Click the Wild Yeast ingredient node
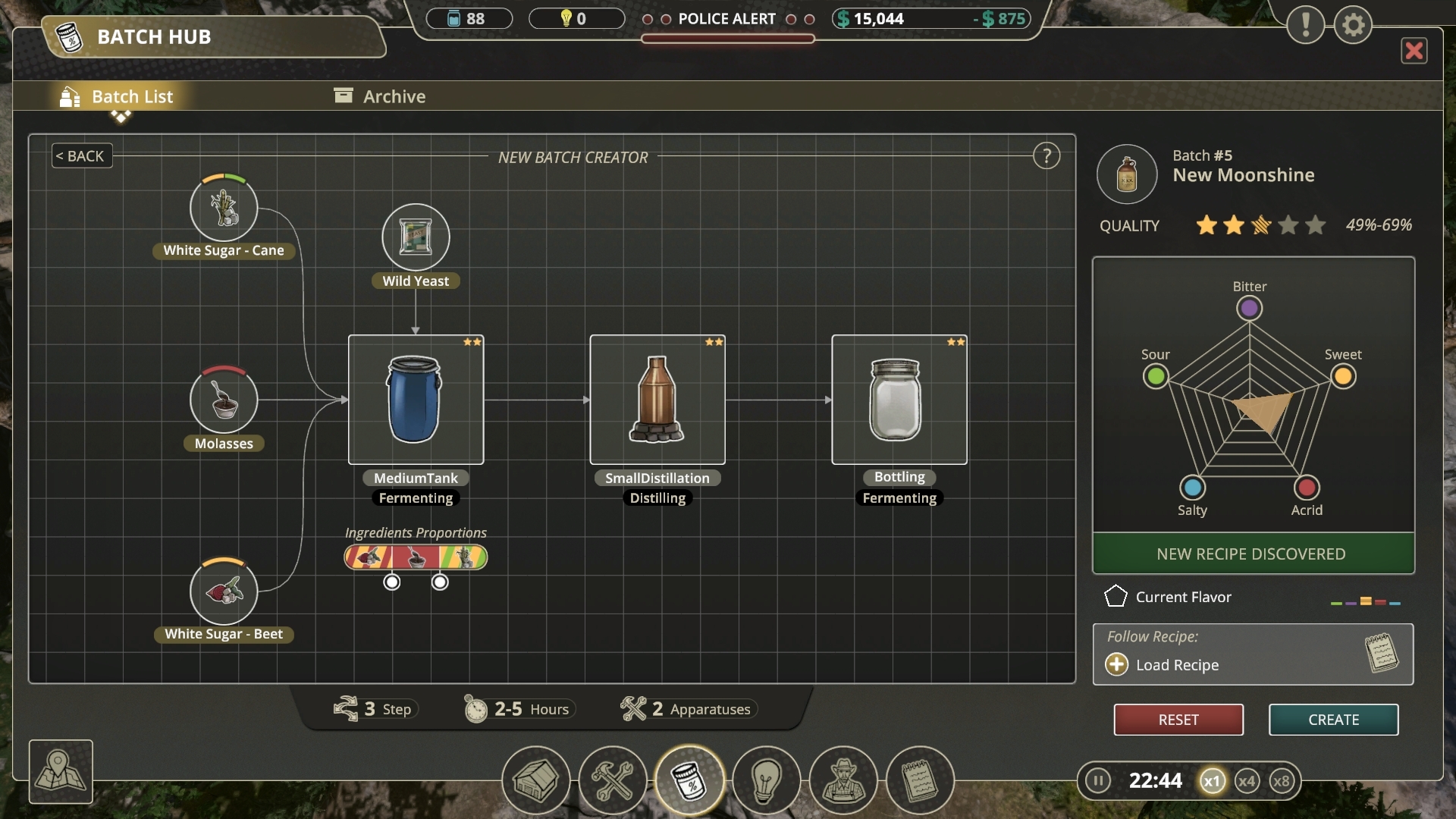The height and width of the screenshot is (819, 1456). 415,237
